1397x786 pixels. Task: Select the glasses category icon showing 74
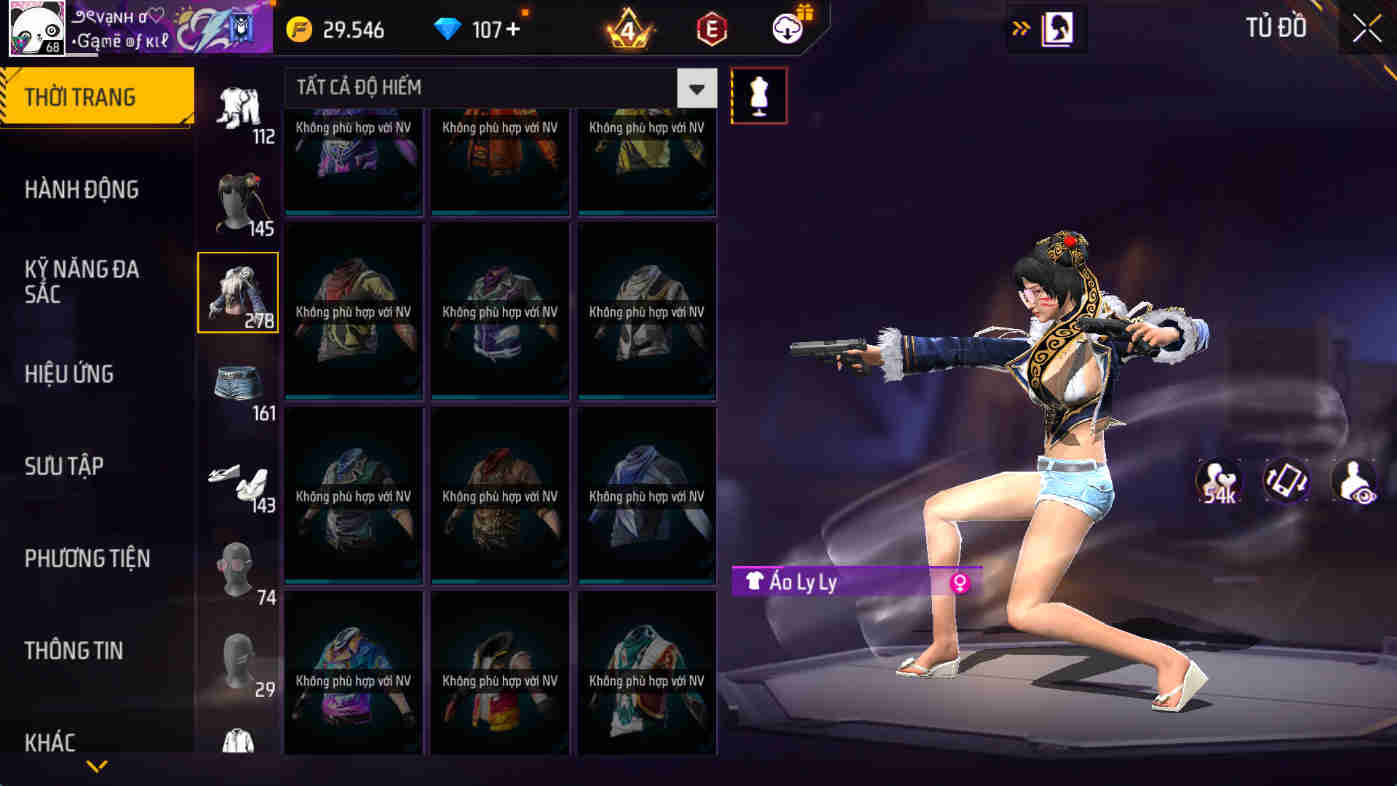[238, 562]
